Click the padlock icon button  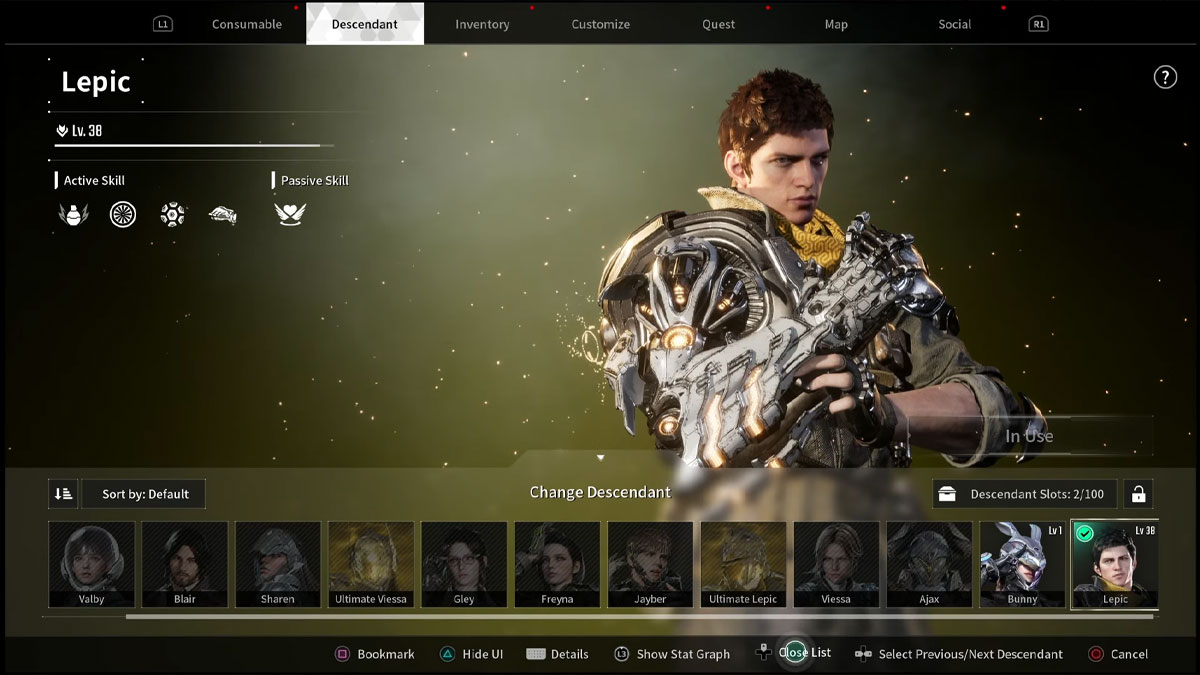tap(1137, 494)
